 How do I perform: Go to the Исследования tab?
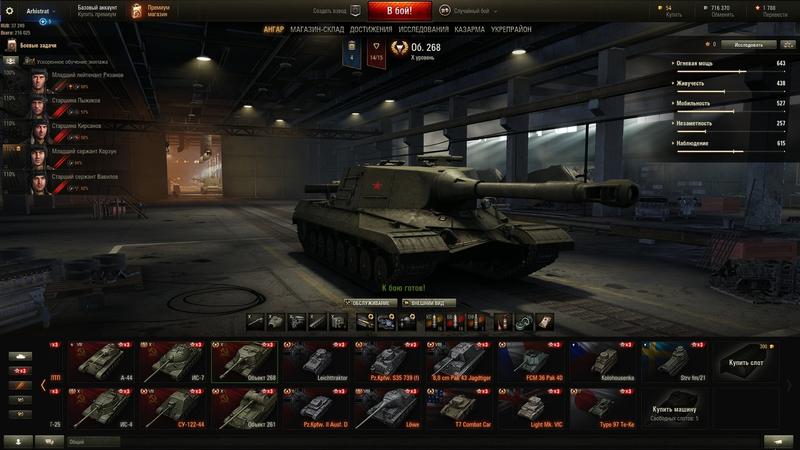pyautogui.click(x=423, y=30)
